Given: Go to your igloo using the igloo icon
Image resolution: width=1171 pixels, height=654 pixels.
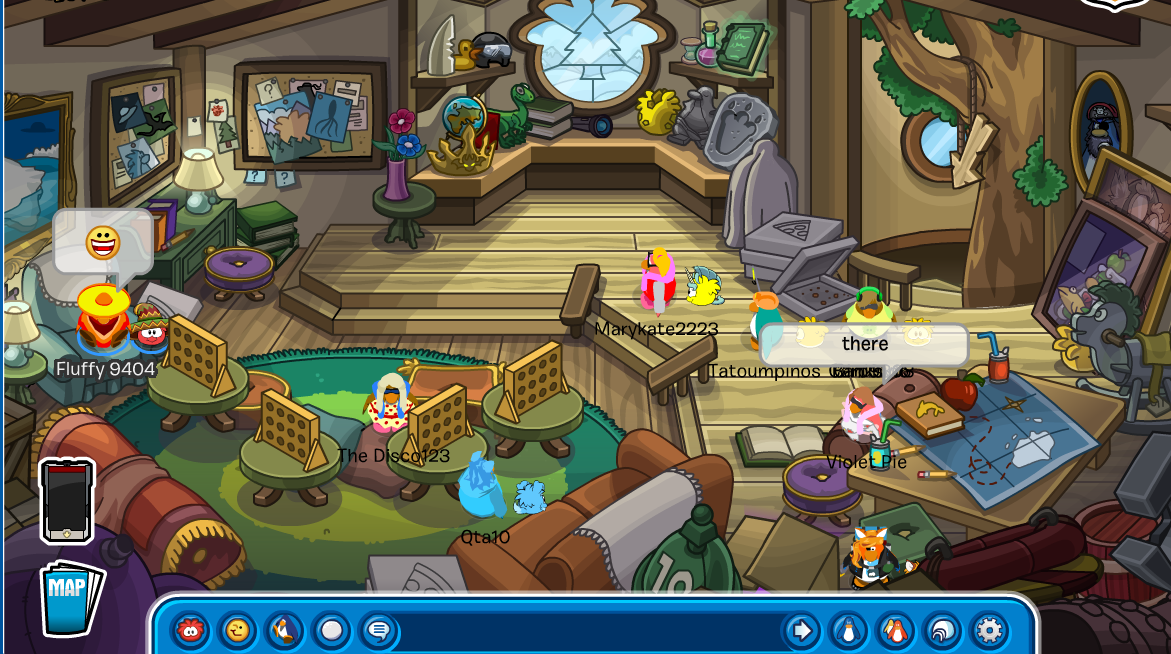Looking at the screenshot, I should click(x=942, y=630).
